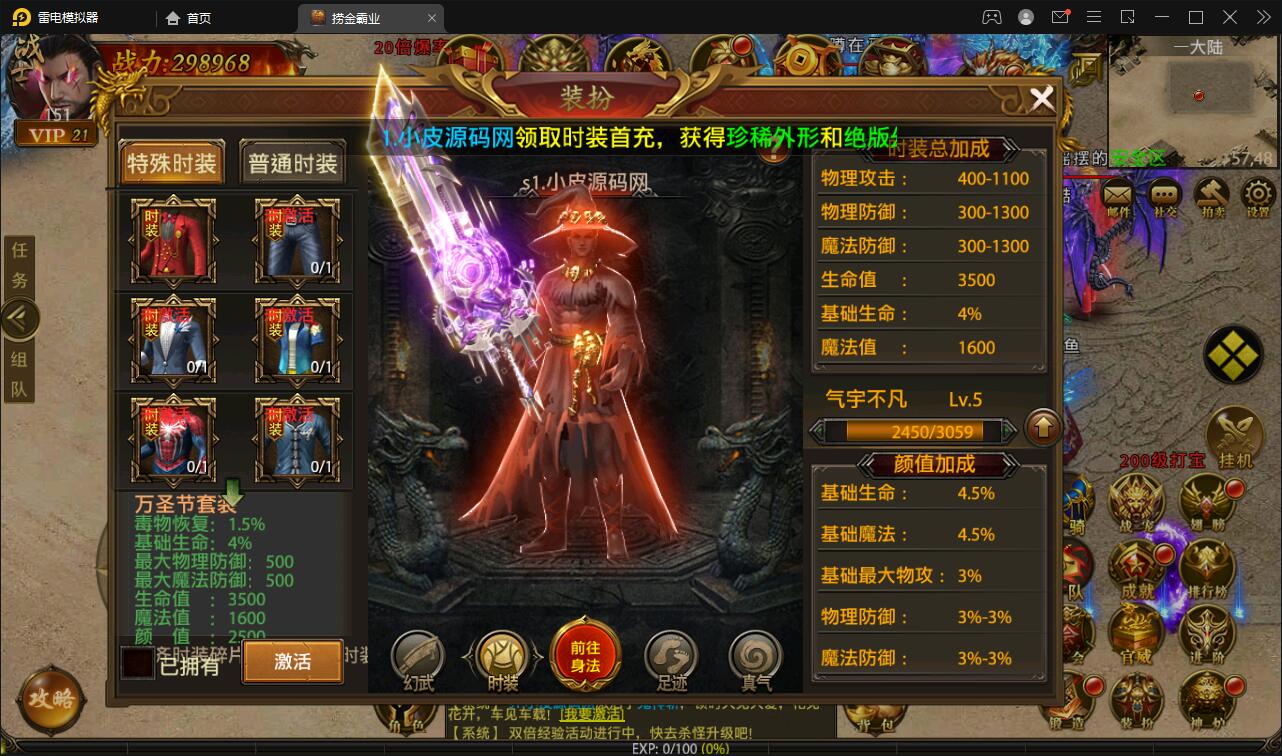Screen dimensions: 1282x756
Task: Switch to the 普通时装 tab
Action: (291, 162)
